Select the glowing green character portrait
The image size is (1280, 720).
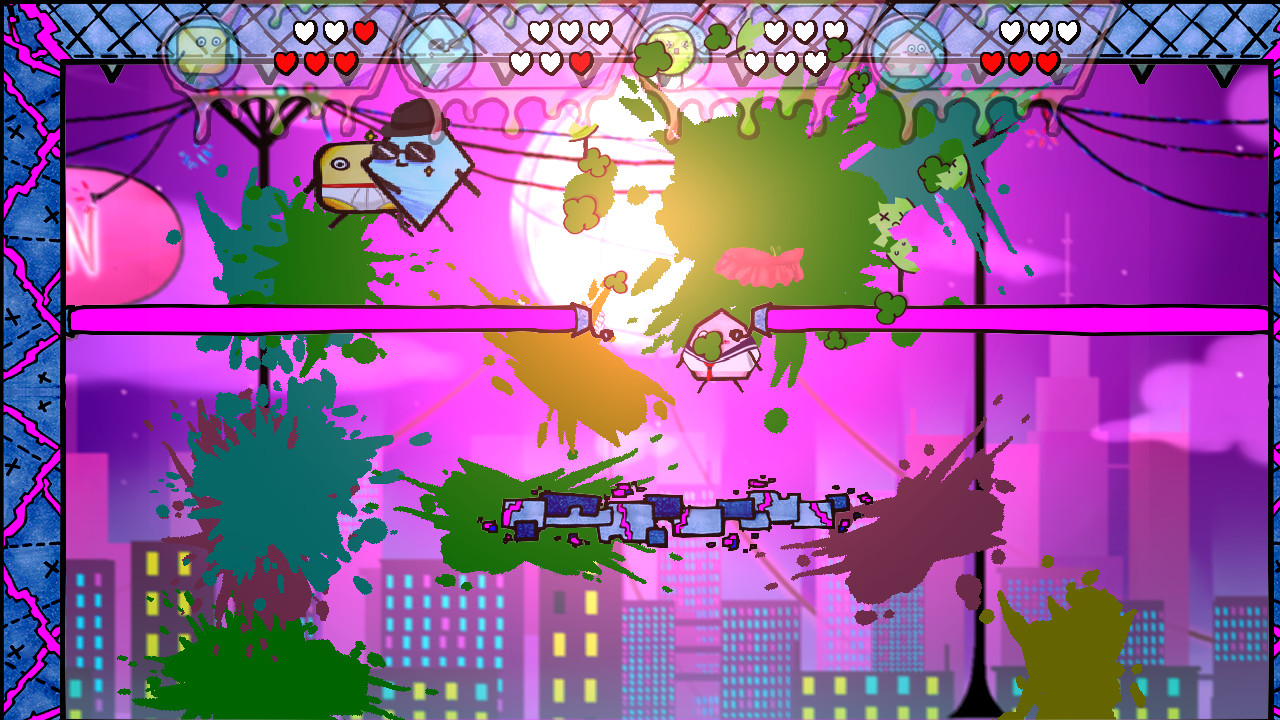(672, 45)
